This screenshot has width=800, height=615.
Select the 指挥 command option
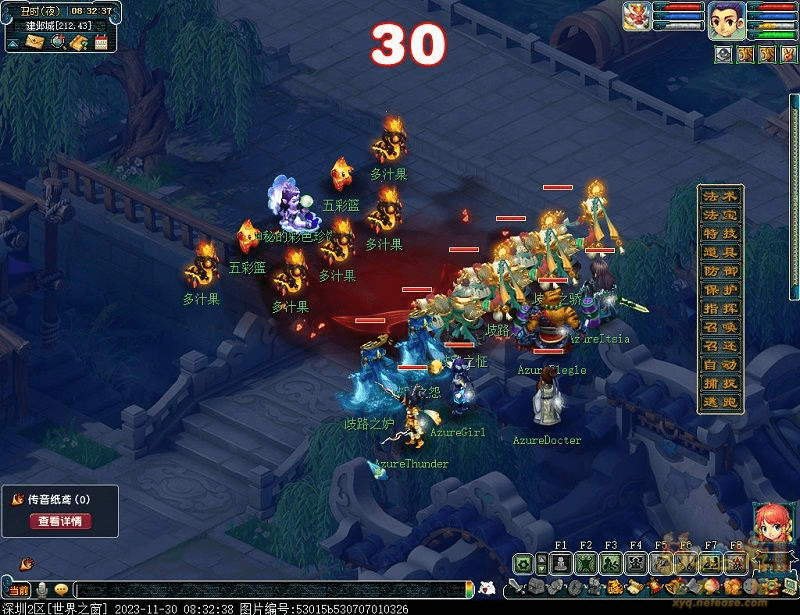click(720, 310)
